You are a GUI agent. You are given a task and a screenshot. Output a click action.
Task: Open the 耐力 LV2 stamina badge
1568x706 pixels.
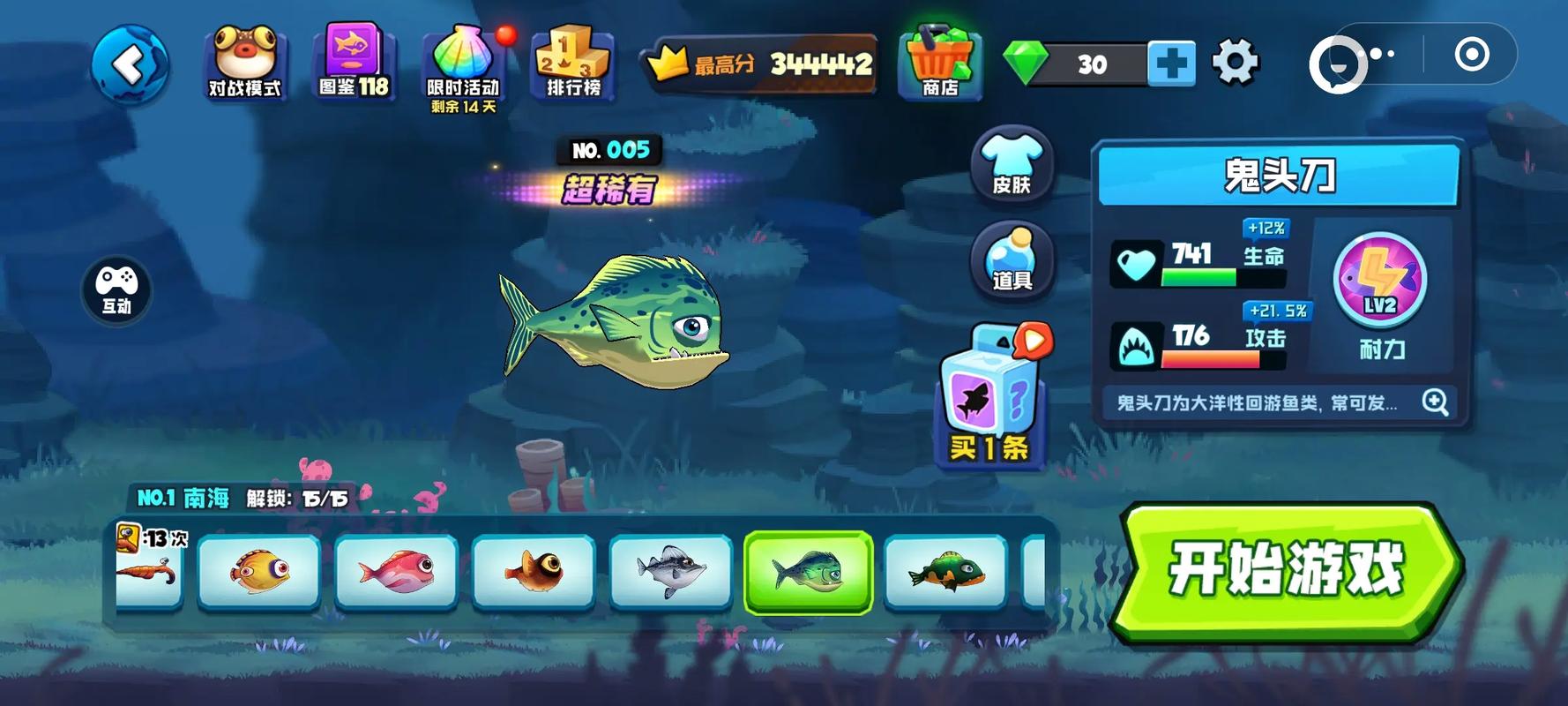pyautogui.click(x=1380, y=282)
